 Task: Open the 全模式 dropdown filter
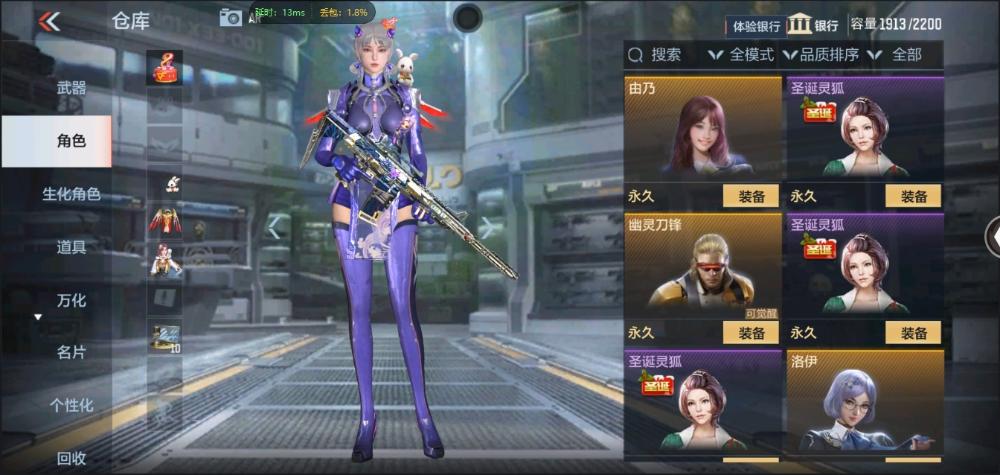click(741, 55)
